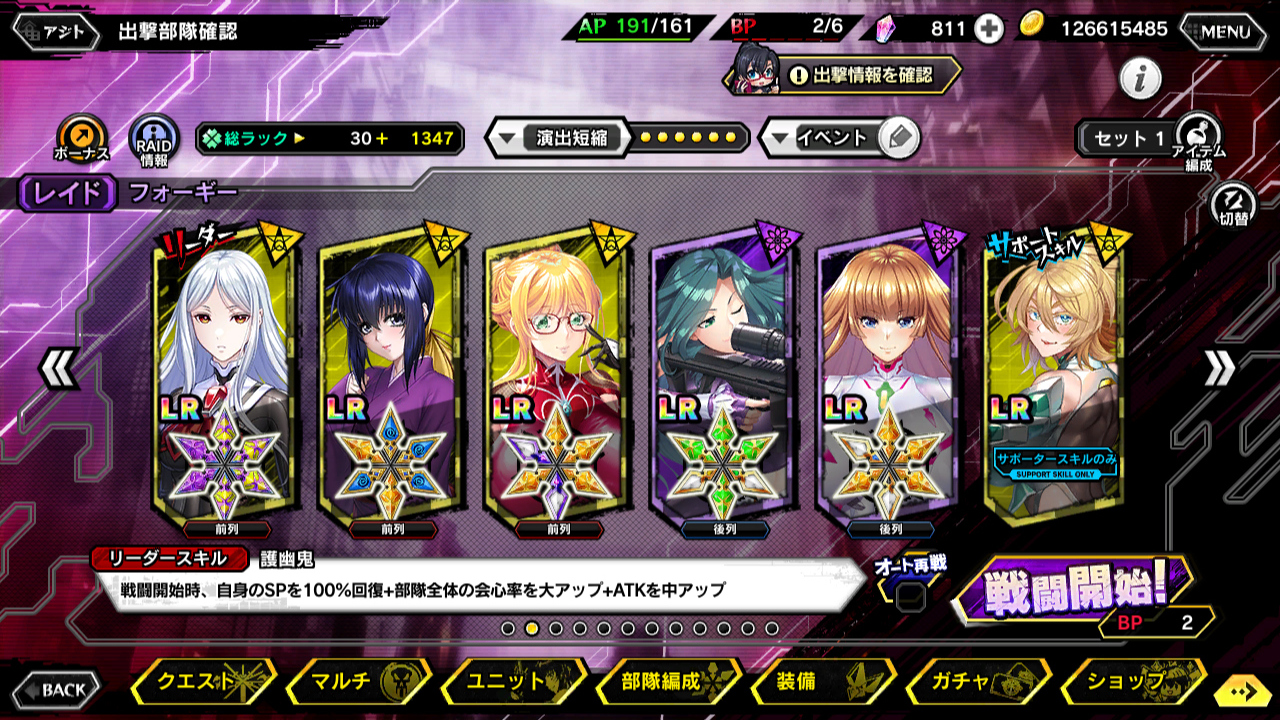The image size is (1280, 720).
Task: Switch to the next squad with right arrow
Action: 1220,369
